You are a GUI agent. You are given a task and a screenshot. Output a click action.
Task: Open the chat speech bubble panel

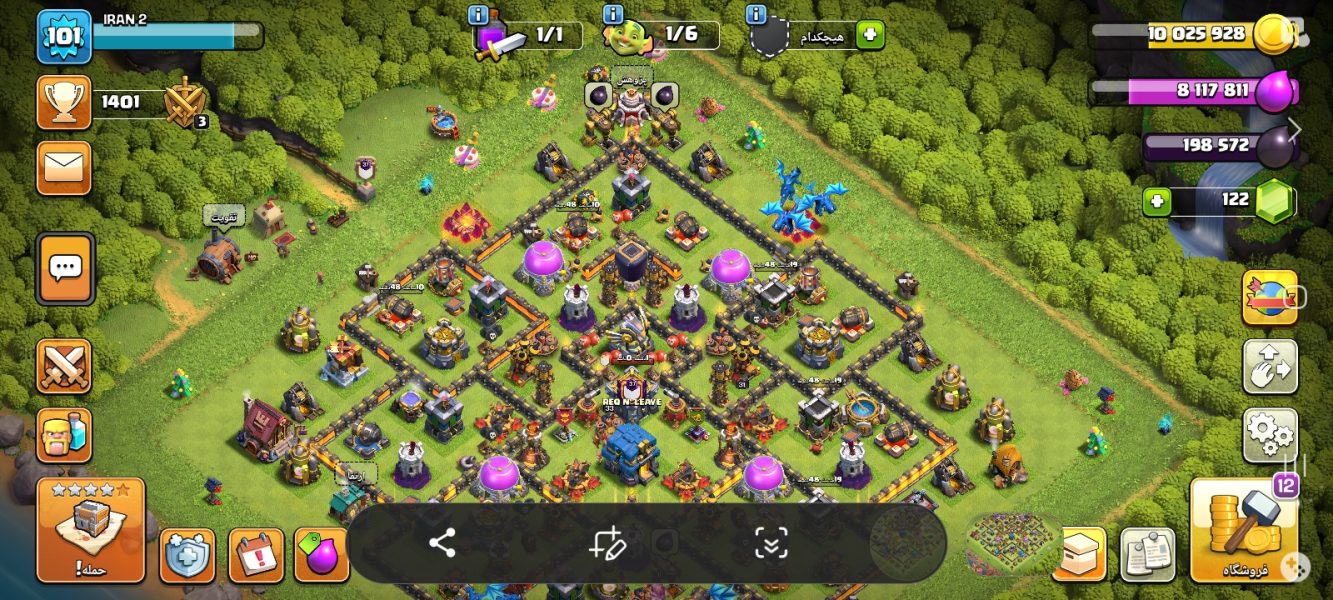coord(66,268)
